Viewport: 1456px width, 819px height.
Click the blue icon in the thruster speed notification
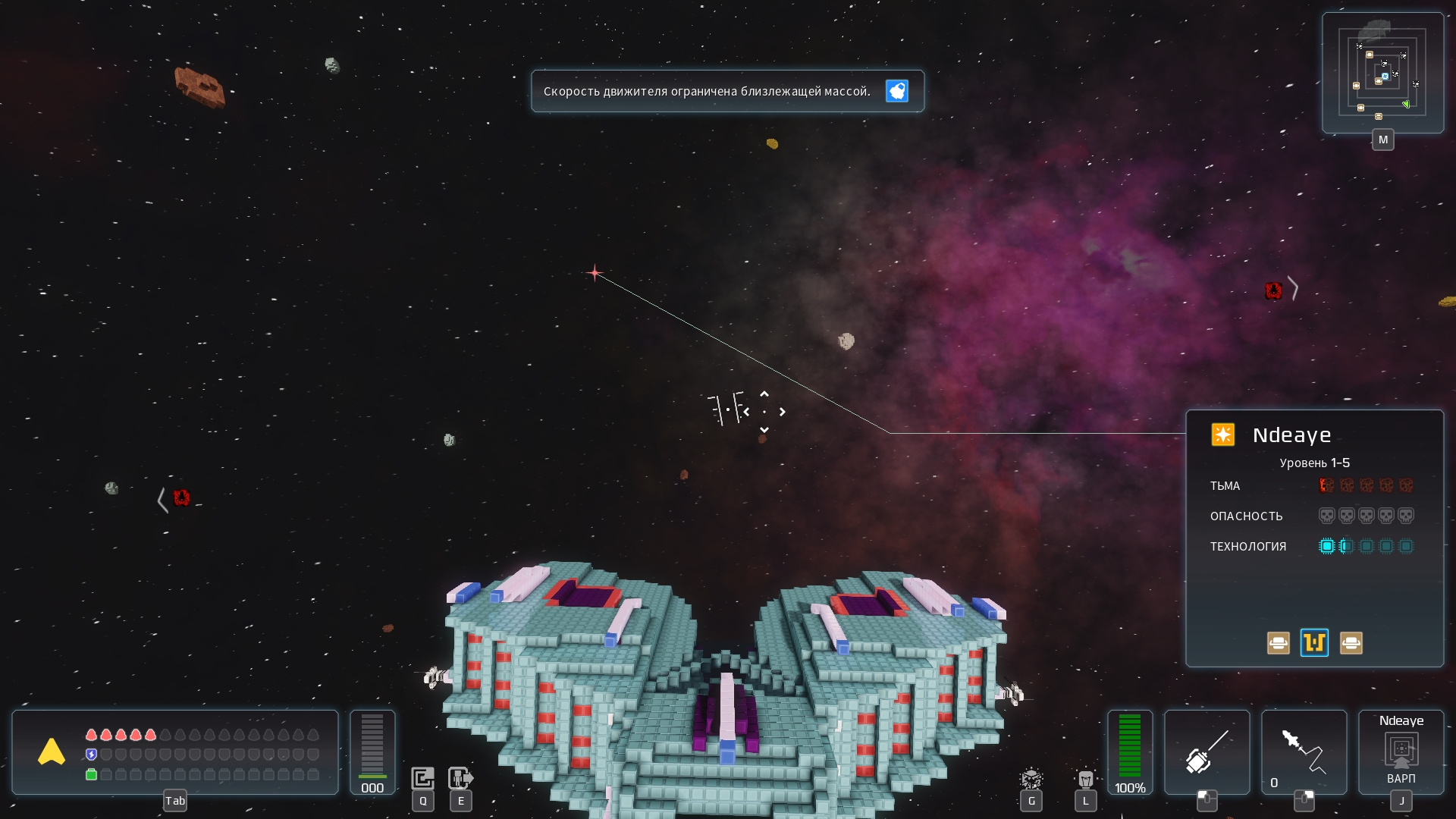(x=896, y=91)
